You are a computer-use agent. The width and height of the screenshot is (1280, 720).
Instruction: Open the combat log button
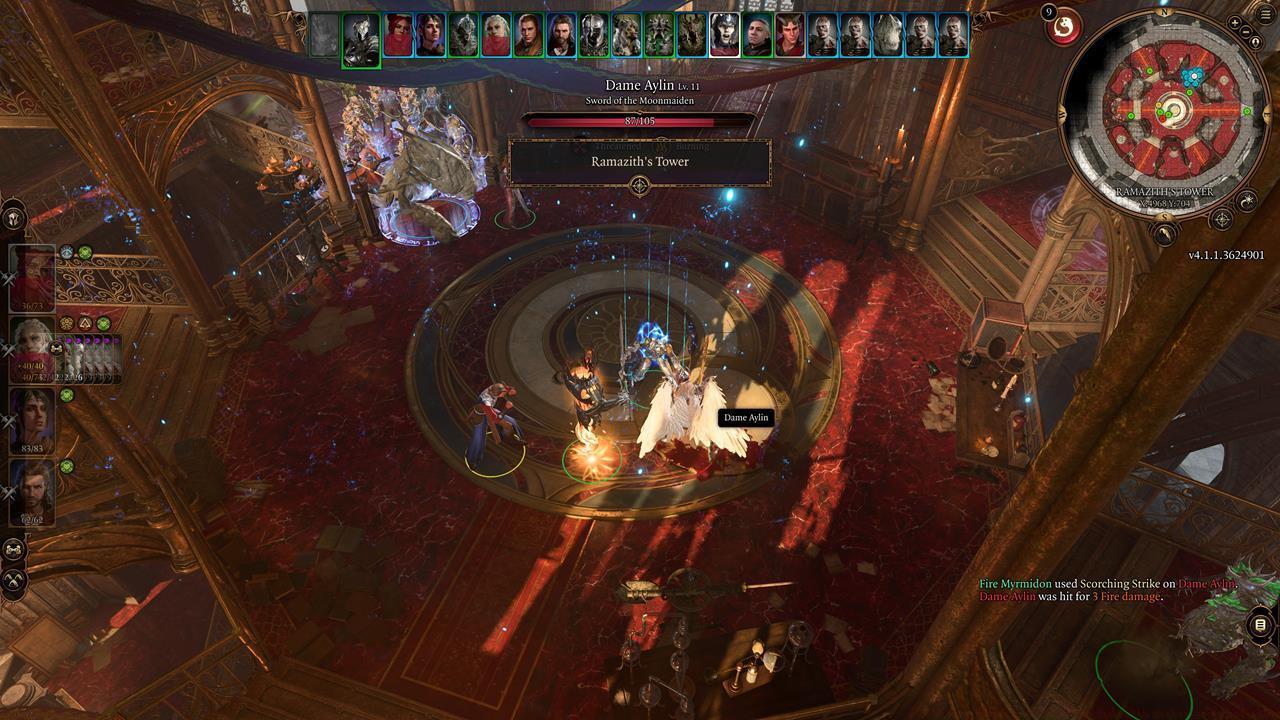1260,626
